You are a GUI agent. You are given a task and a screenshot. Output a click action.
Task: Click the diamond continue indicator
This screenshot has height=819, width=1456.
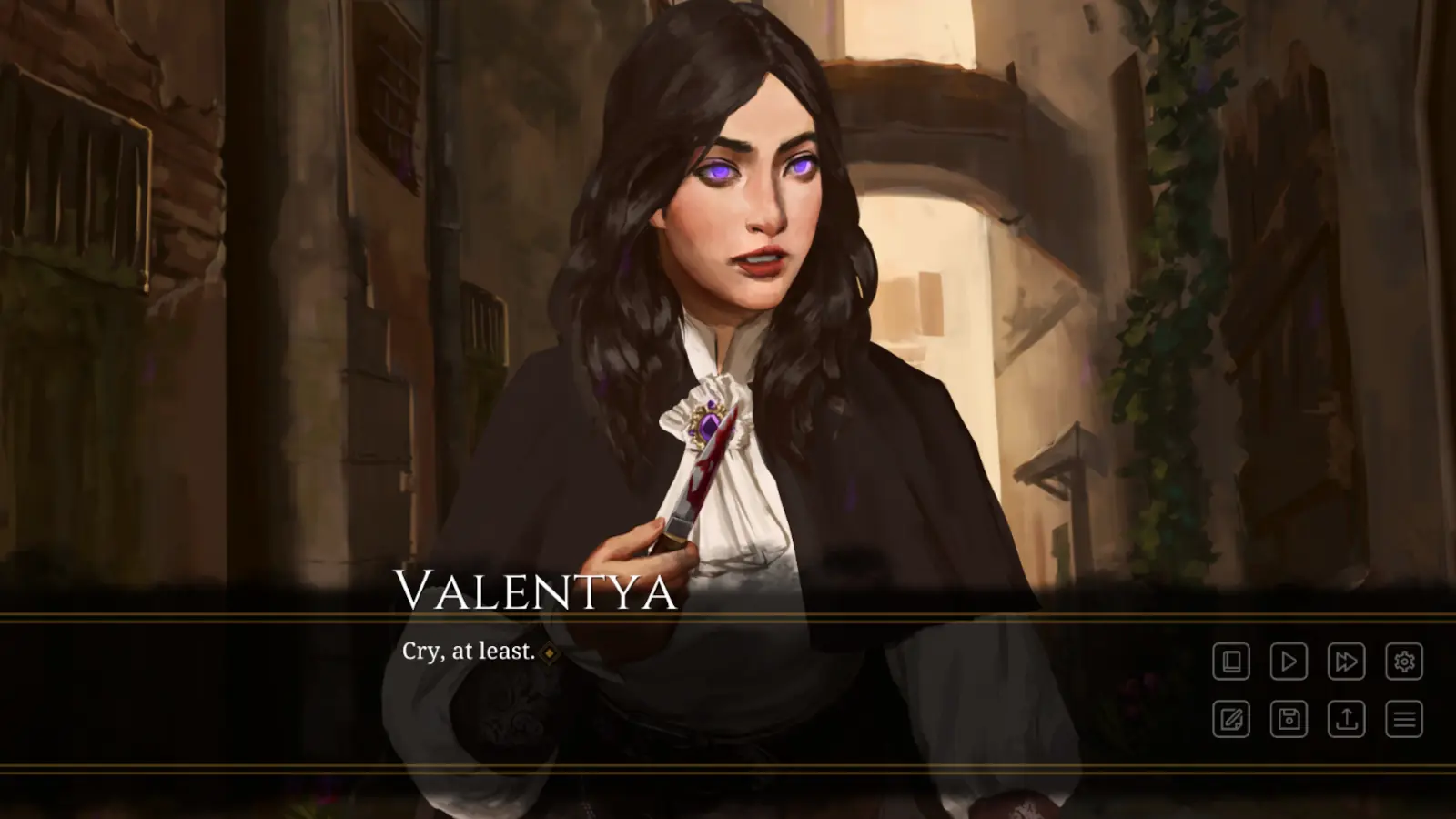550,652
